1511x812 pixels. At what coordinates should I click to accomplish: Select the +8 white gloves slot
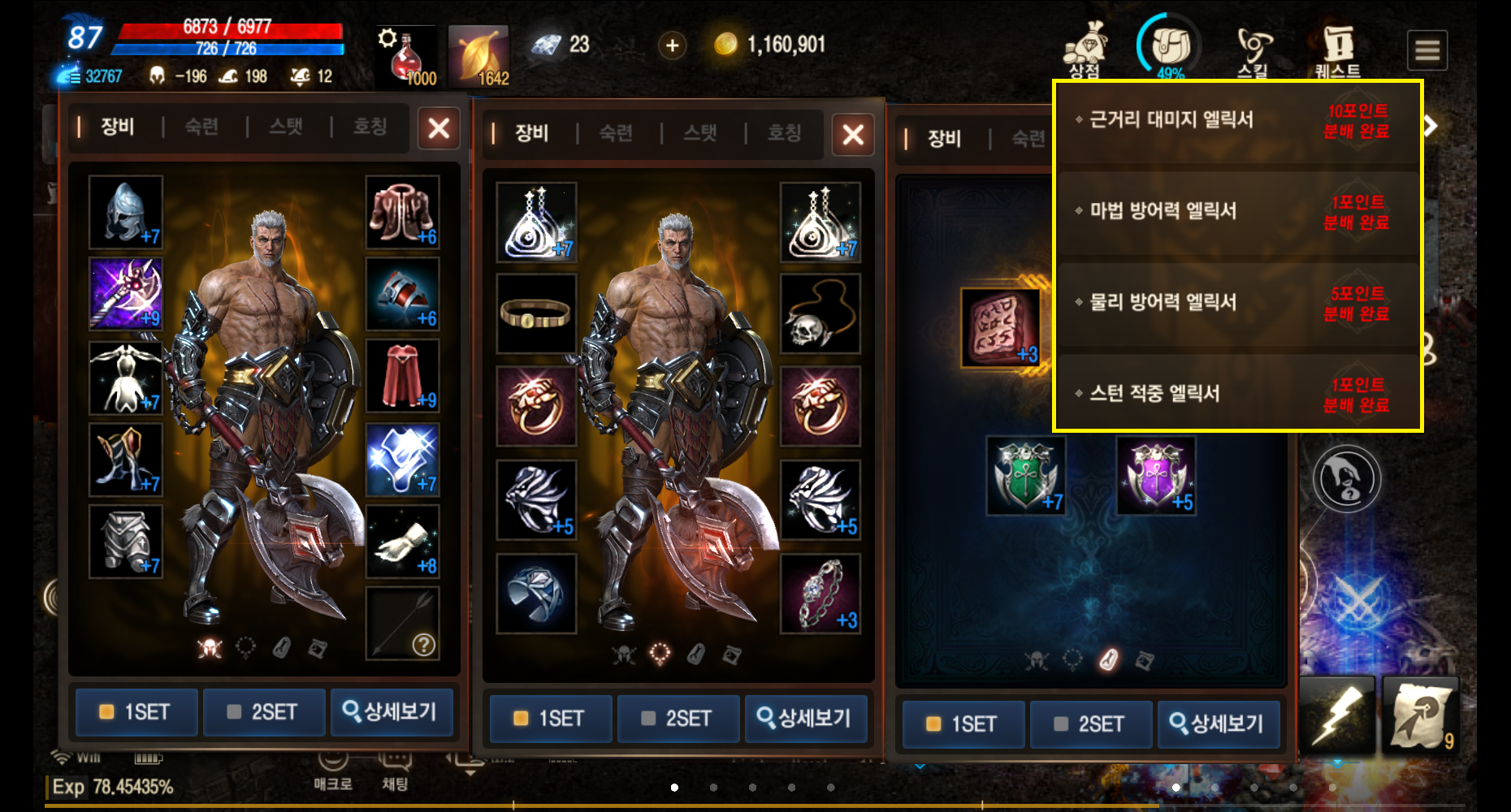click(402, 542)
